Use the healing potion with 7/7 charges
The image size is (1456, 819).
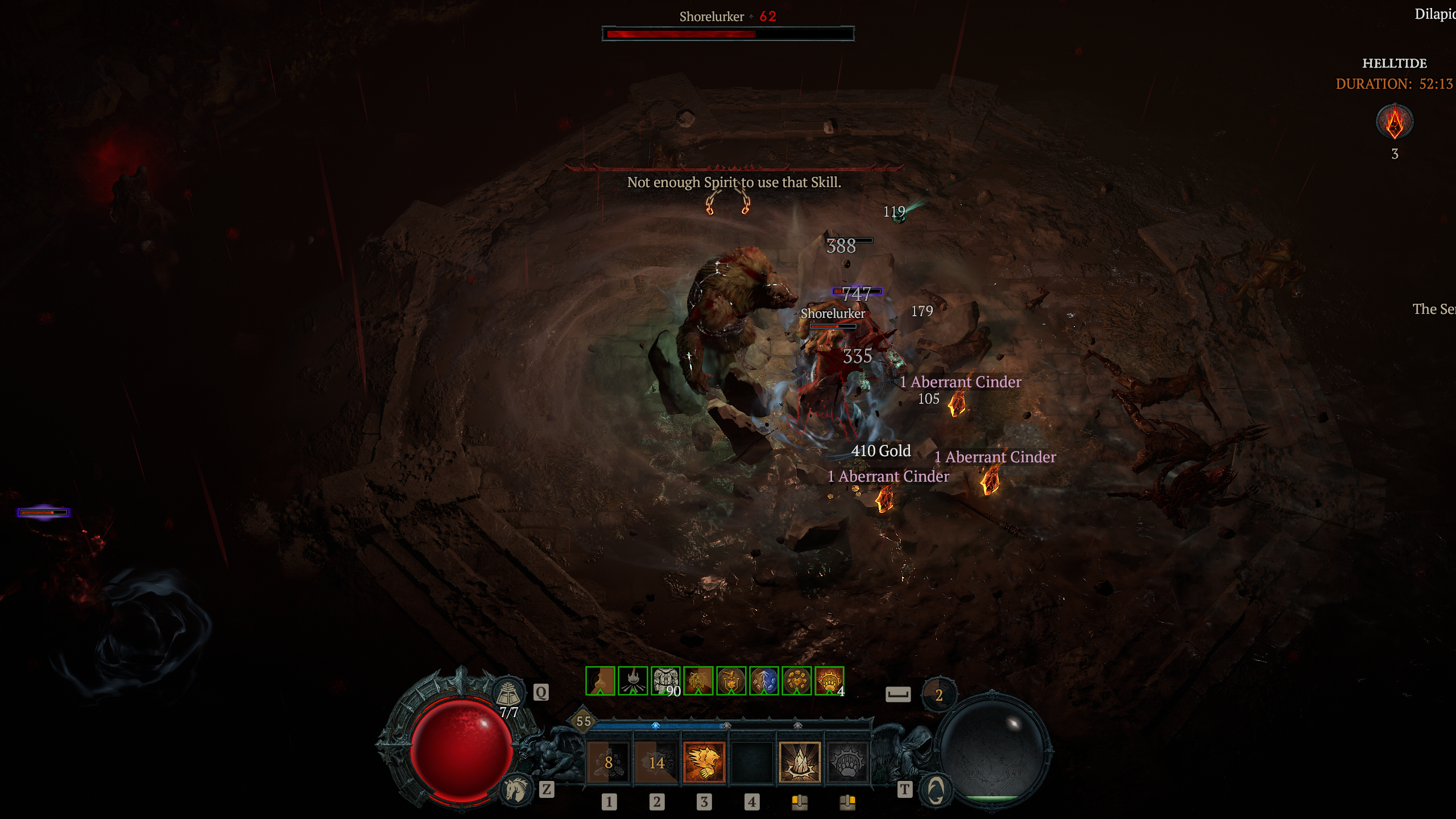click(508, 693)
